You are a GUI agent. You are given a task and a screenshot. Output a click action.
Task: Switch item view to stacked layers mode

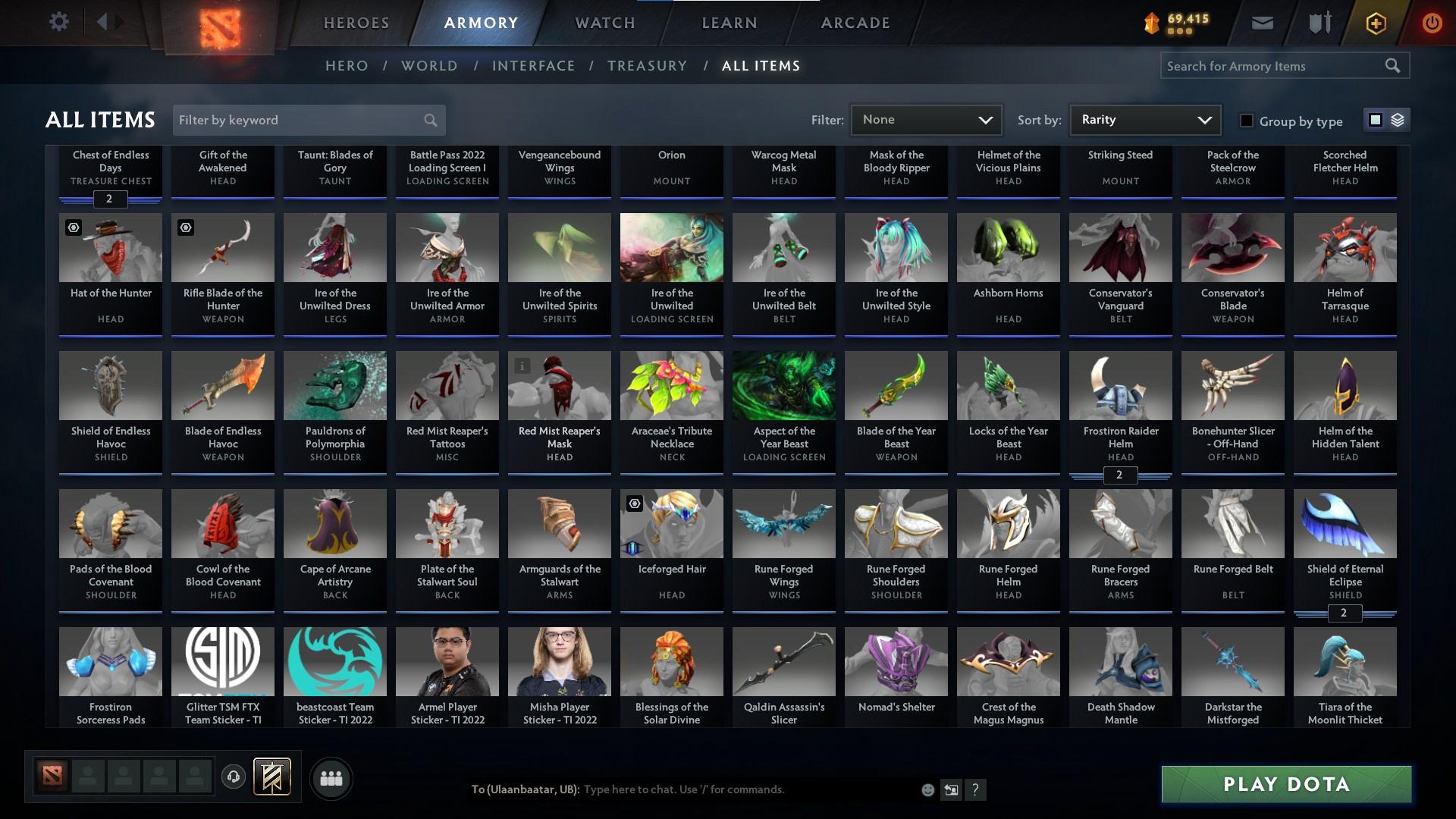(x=1396, y=120)
